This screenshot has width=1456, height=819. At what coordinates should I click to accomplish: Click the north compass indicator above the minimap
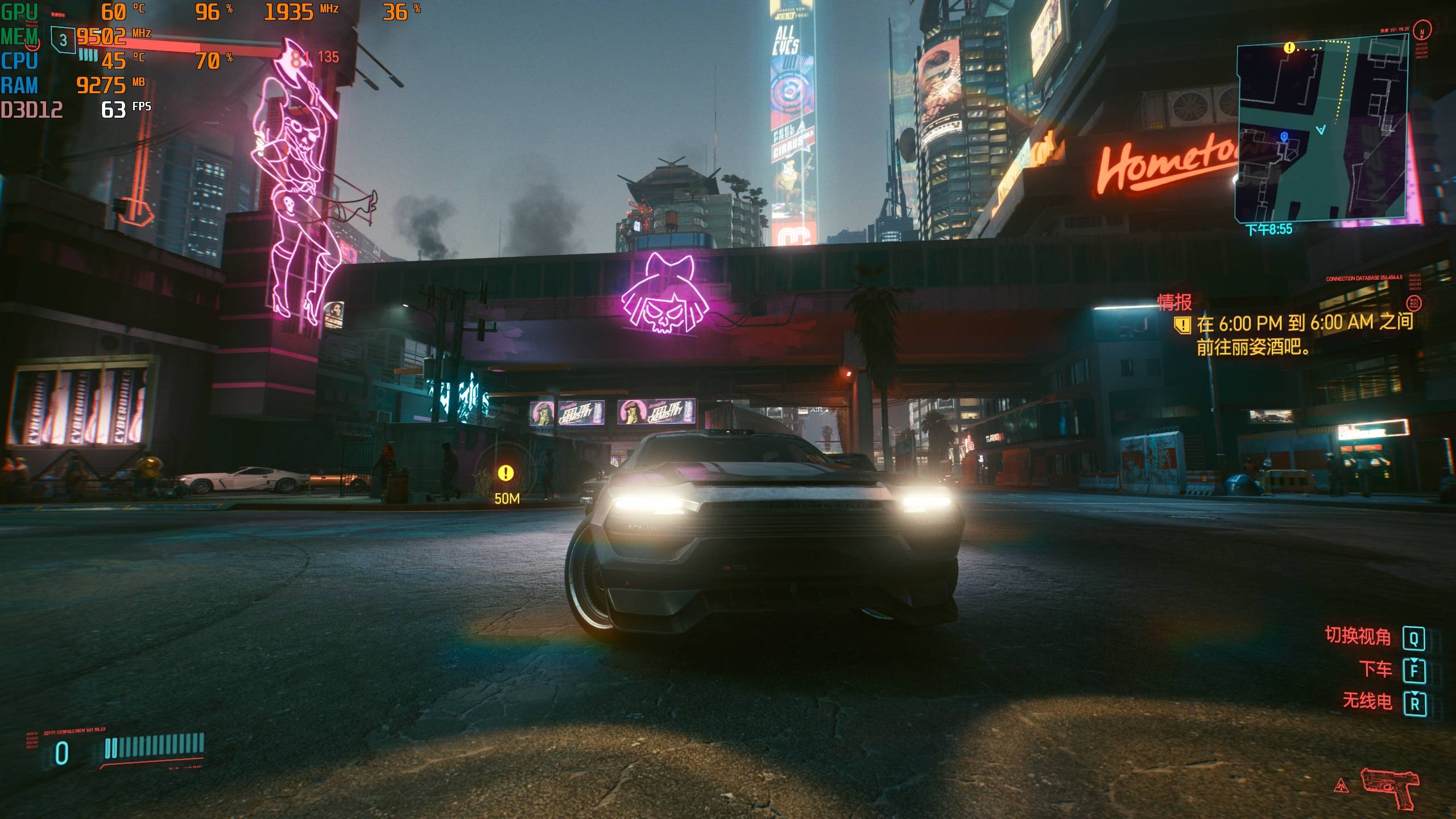click(x=1422, y=31)
